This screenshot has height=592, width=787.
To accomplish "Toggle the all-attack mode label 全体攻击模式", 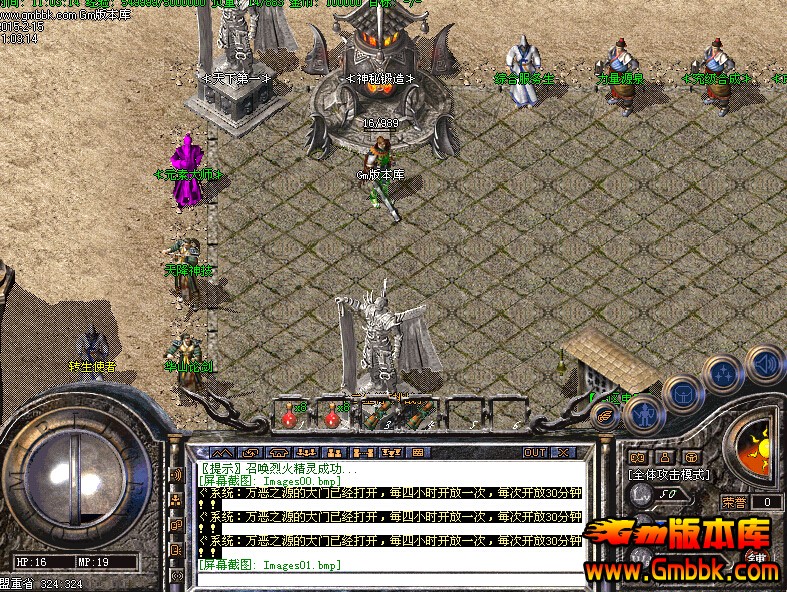I will [x=668, y=474].
